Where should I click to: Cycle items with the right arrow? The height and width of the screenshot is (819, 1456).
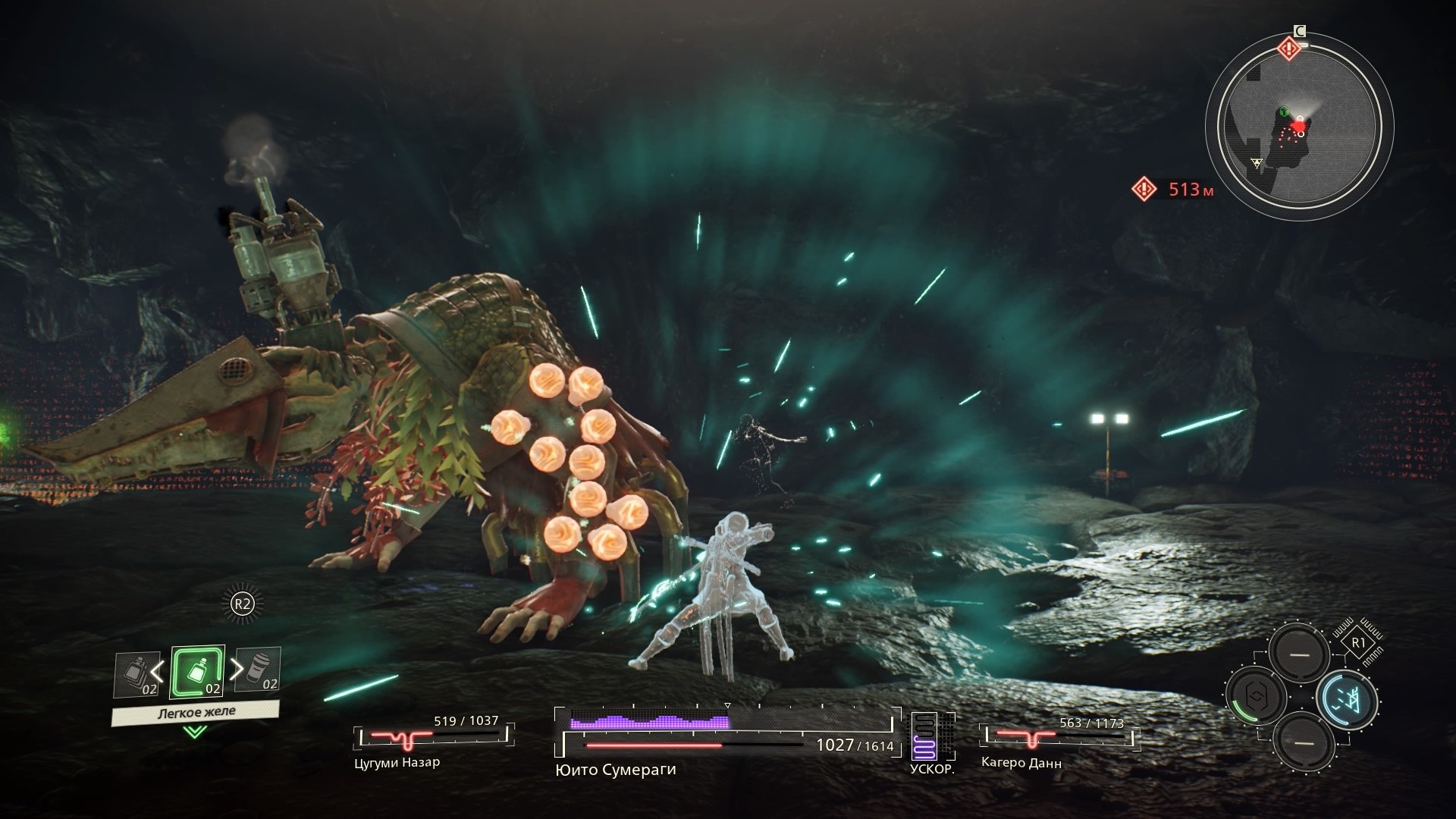pos(237,669)
